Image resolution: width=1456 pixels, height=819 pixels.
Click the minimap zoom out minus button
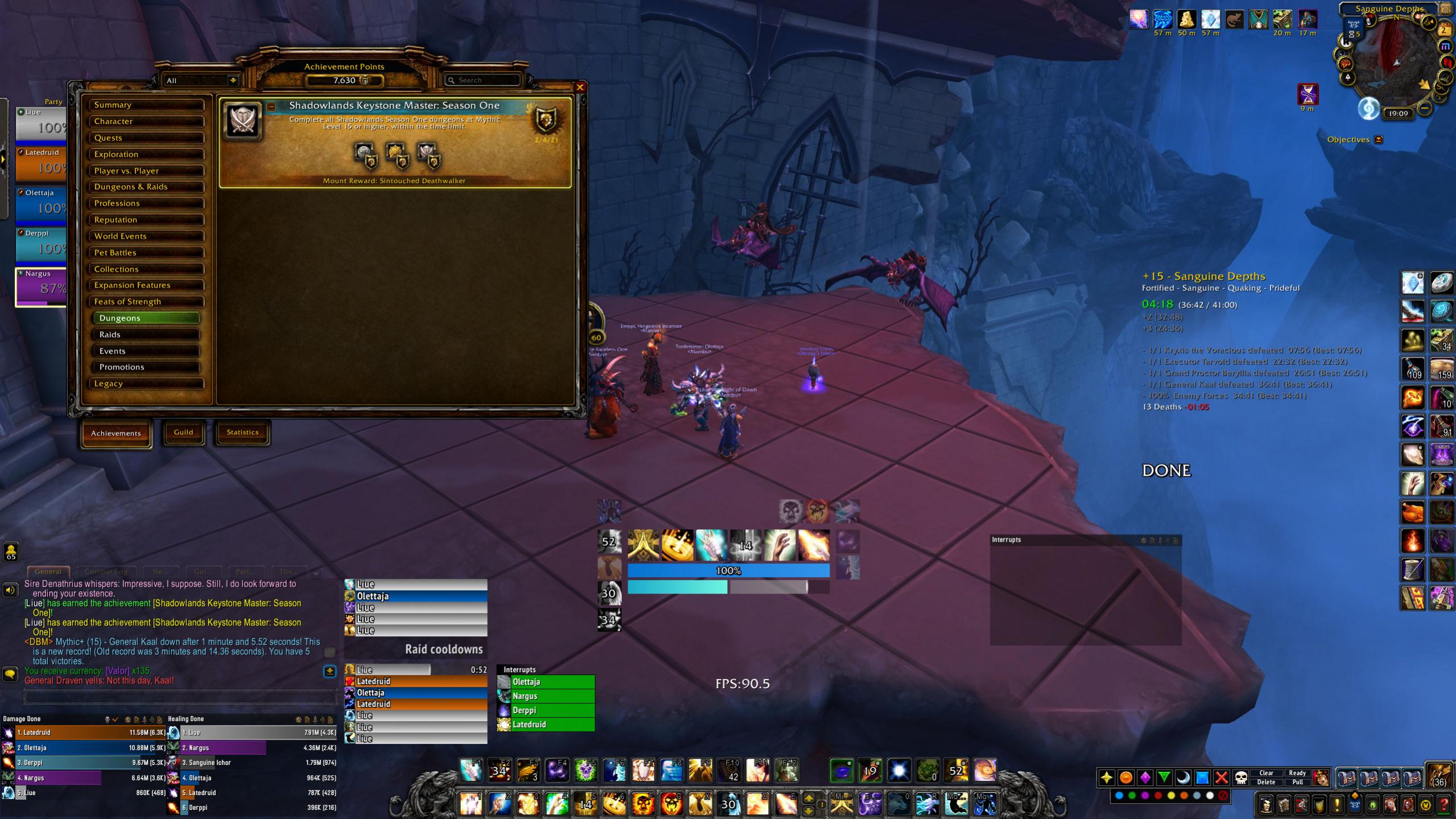click(1424, 109)
